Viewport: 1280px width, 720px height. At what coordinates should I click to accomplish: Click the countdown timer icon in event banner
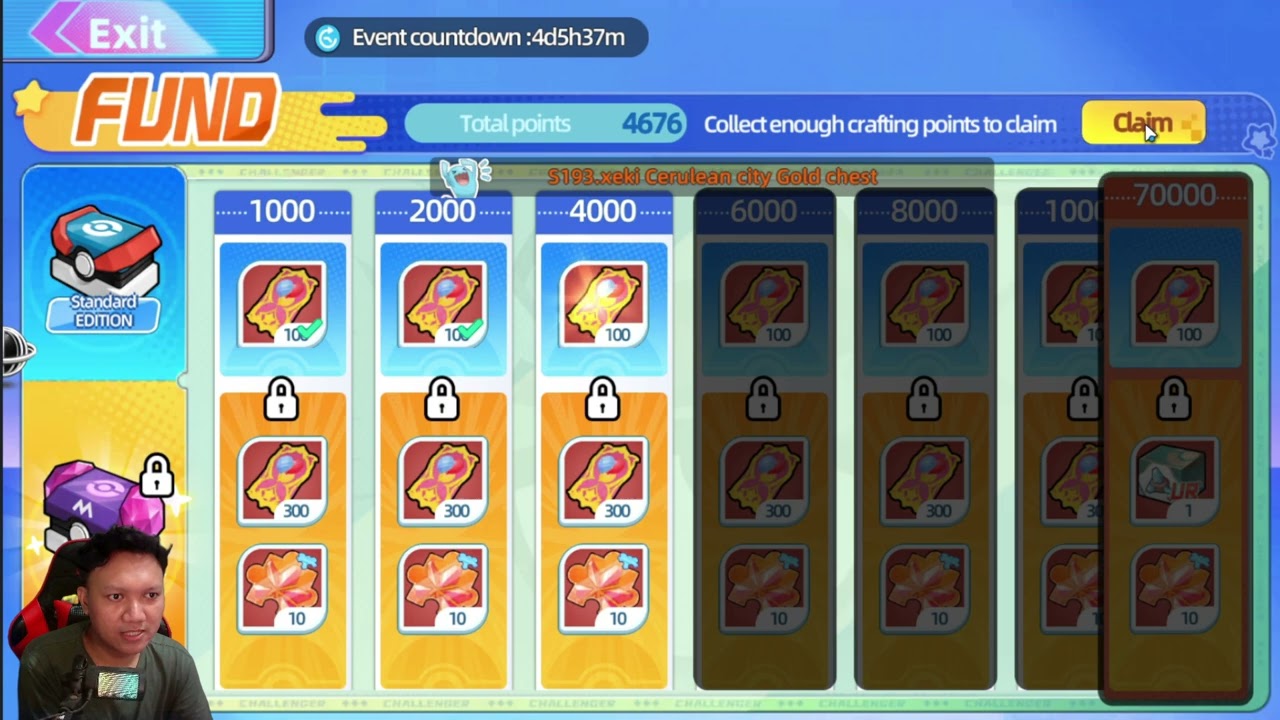(x=330, y=38)
